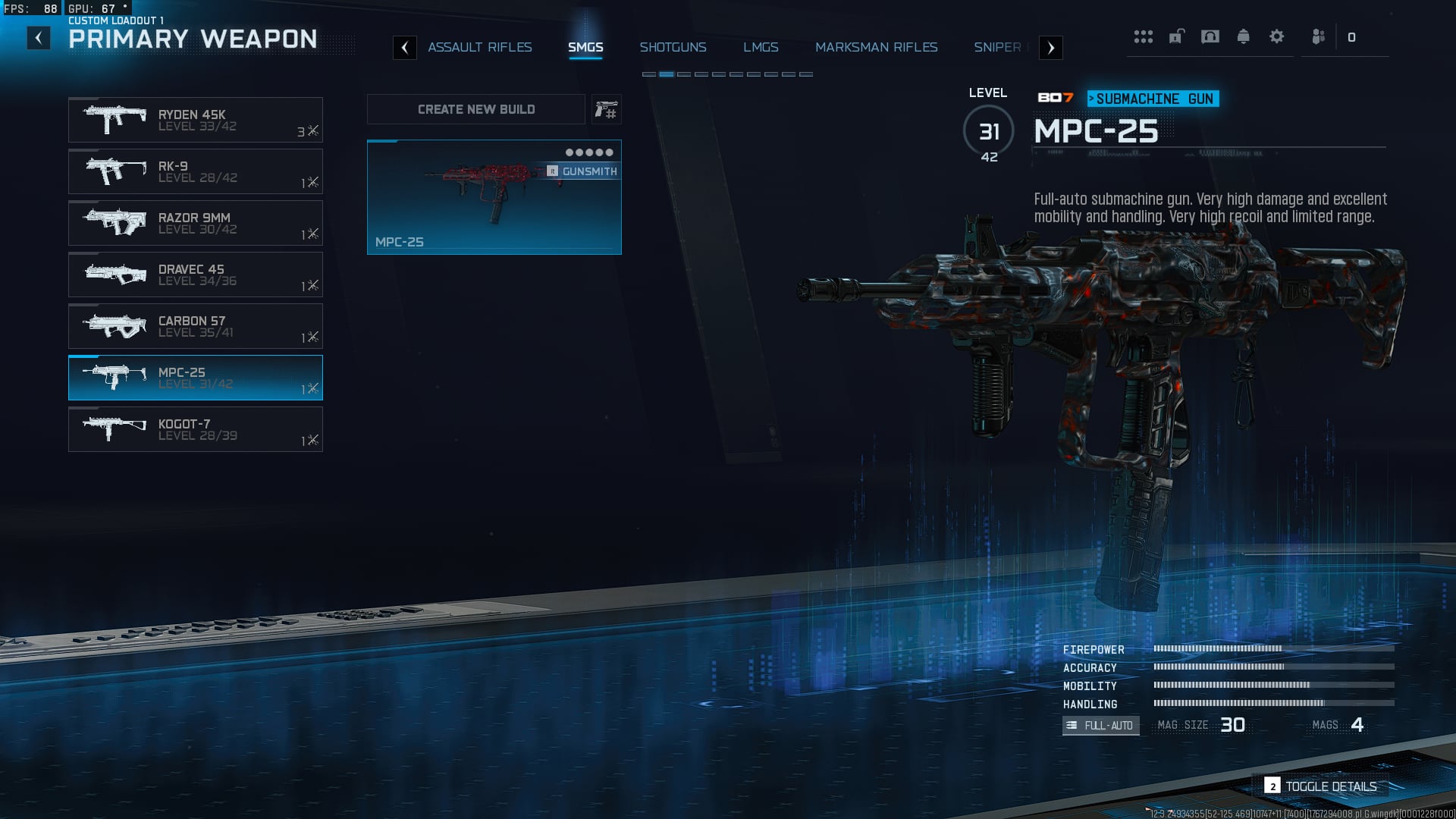Screen dimensions: 1456x819
Task: Create a new build
Action: pyautogui.click(x=476, y=109)
